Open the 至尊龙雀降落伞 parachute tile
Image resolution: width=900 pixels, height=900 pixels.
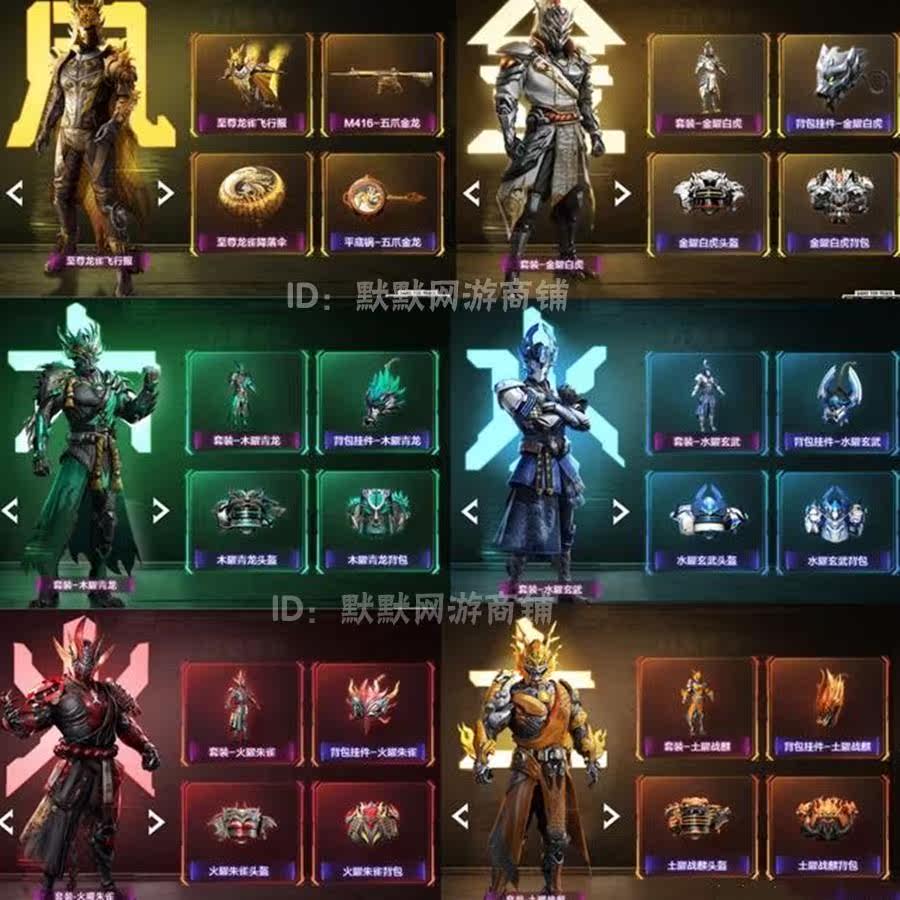(x=250, y=205)
